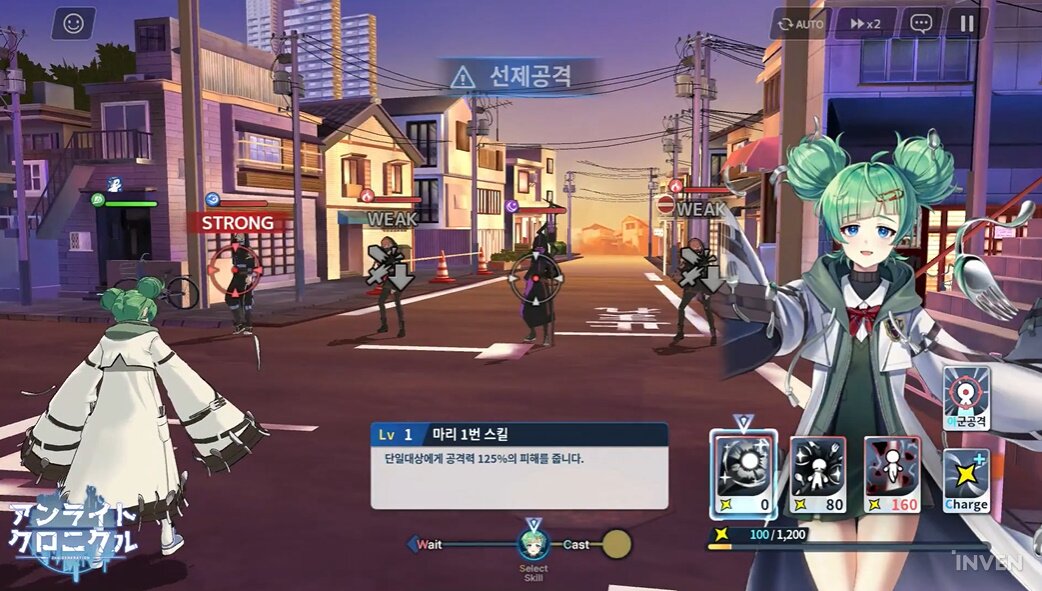Use the Charge star button

coord(966,481)
